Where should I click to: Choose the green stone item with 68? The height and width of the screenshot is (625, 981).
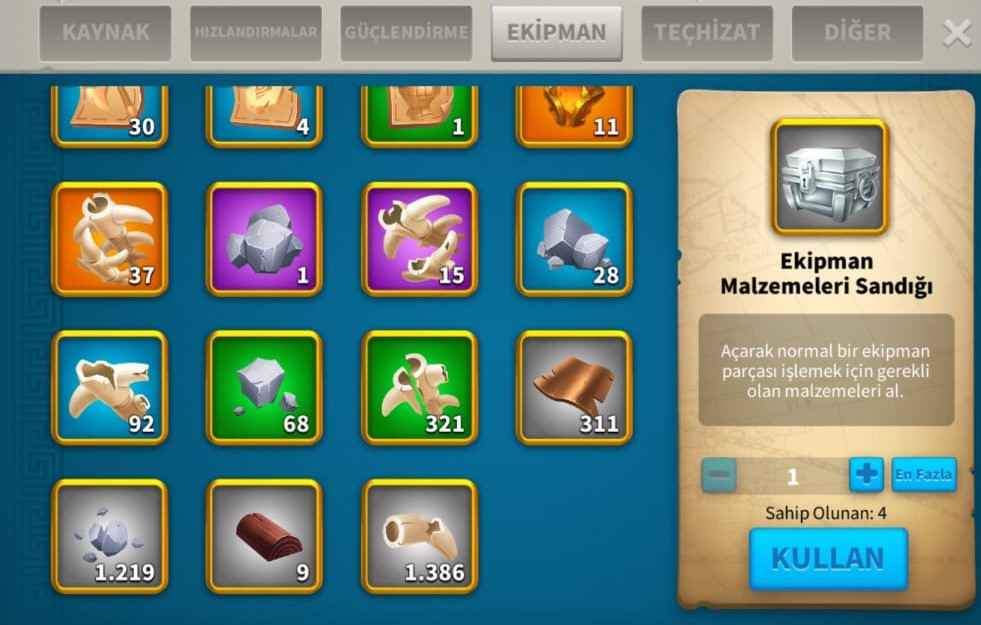pyautogui.click(x=264, y=387)
